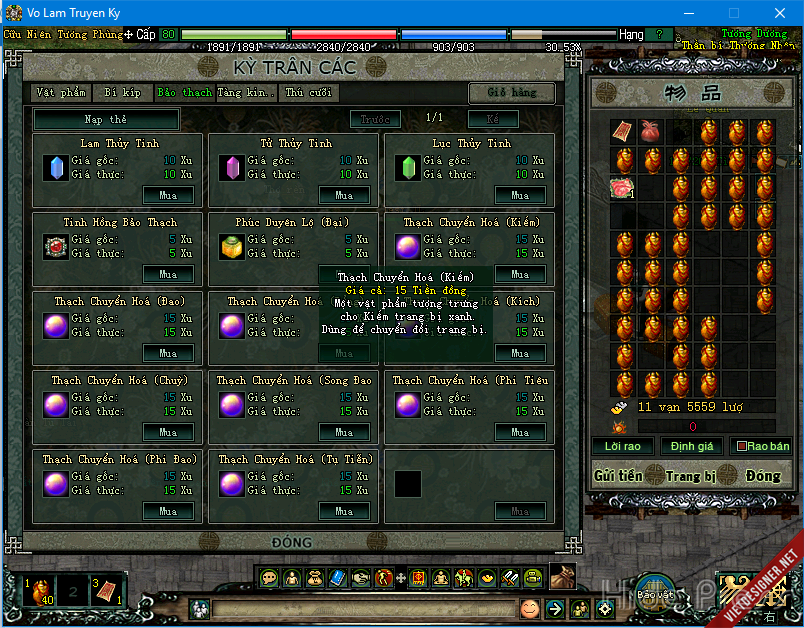This screenshot has width=804, height=628.
Task: Open the Giỏ hàng cart
Action: coord(512,93)
